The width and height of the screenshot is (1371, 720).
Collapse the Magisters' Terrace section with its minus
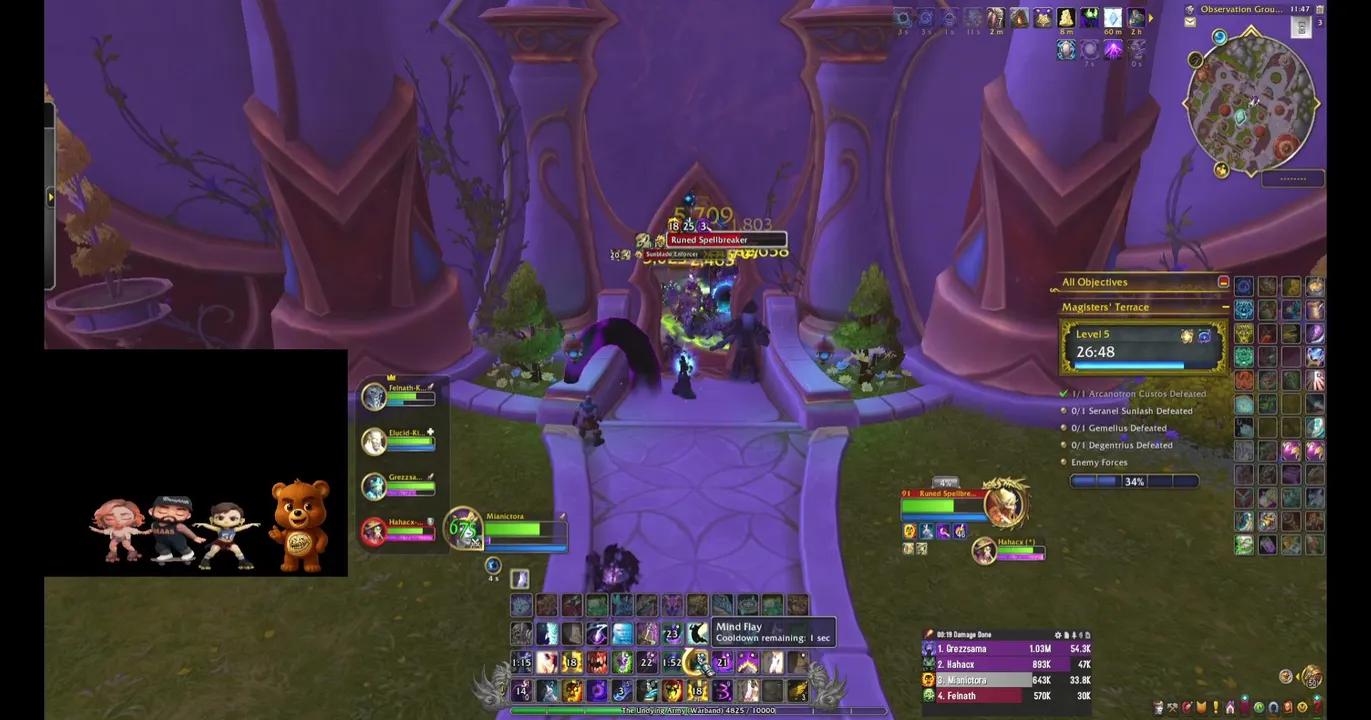coord(1225,307)
